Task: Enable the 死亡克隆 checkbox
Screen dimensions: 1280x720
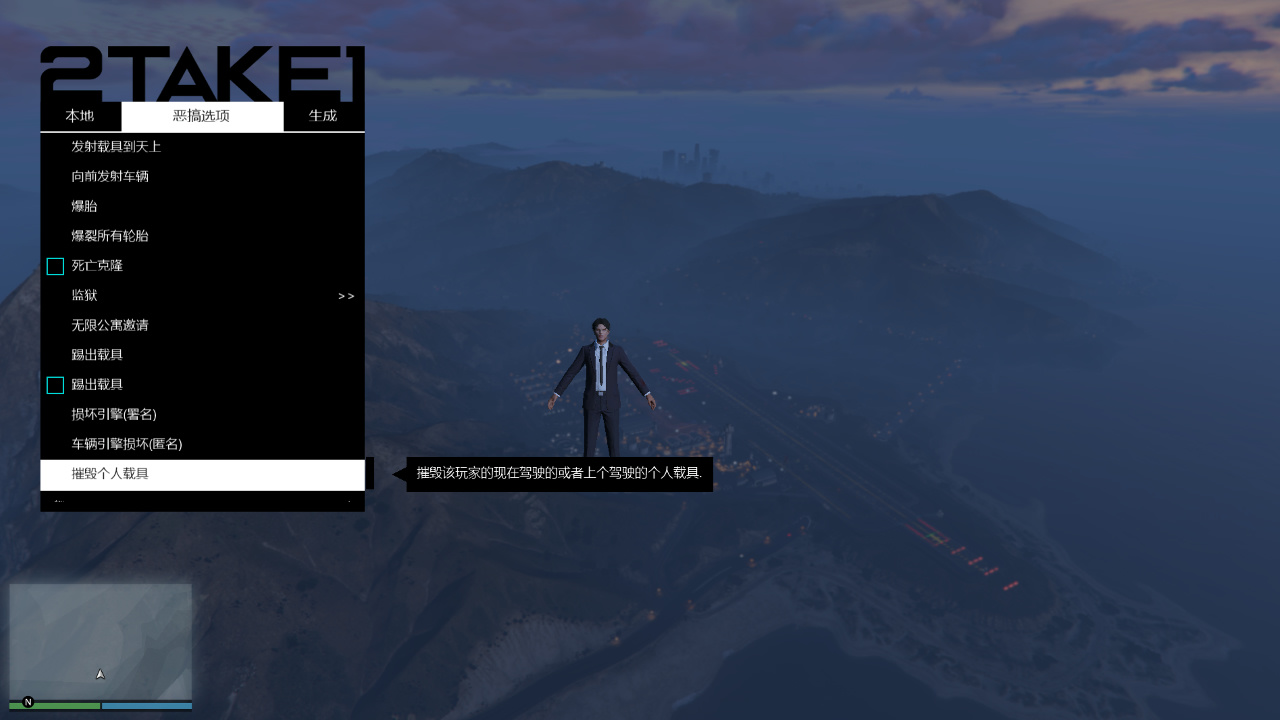Action: point(56,266)
